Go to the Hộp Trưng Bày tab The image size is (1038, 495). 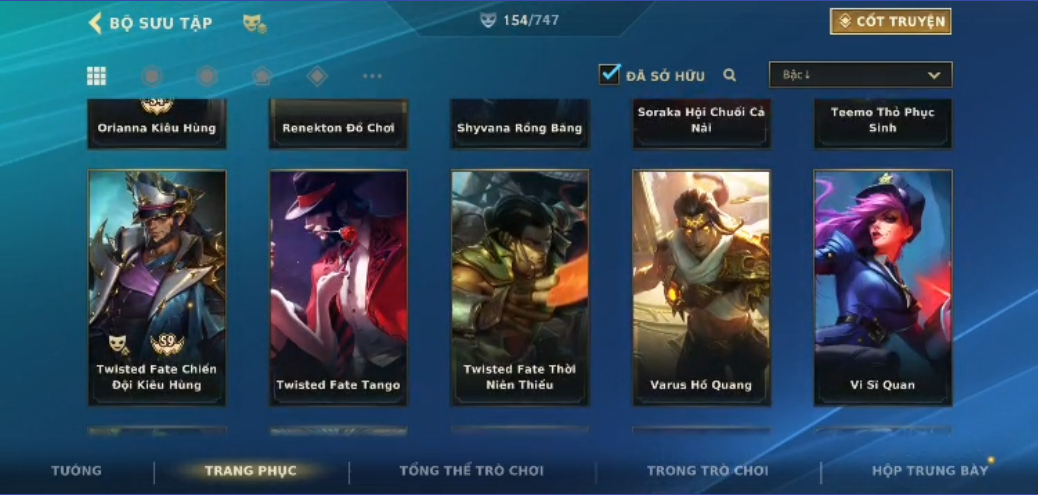[x=930, y=471]
